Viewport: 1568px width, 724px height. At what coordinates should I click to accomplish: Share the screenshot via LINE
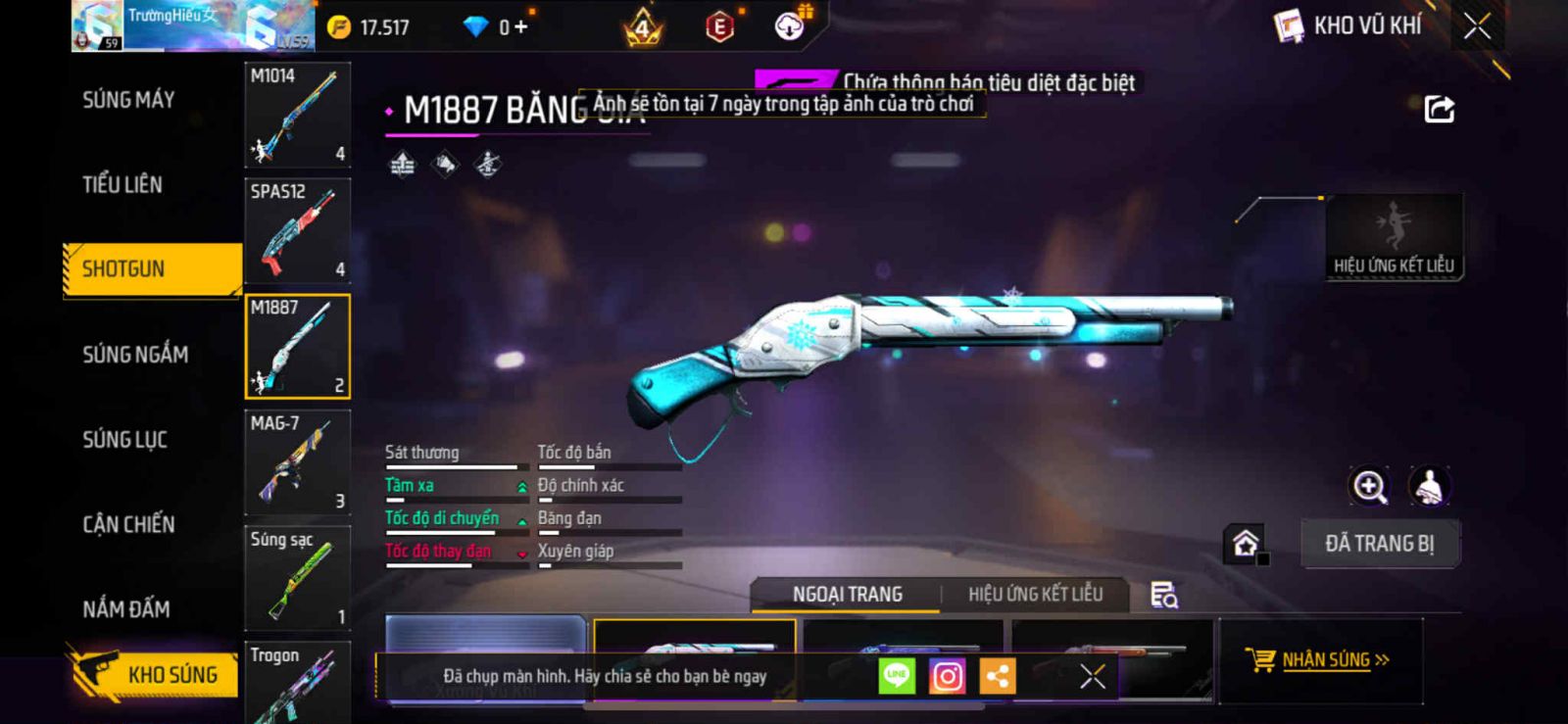(896, 676)
